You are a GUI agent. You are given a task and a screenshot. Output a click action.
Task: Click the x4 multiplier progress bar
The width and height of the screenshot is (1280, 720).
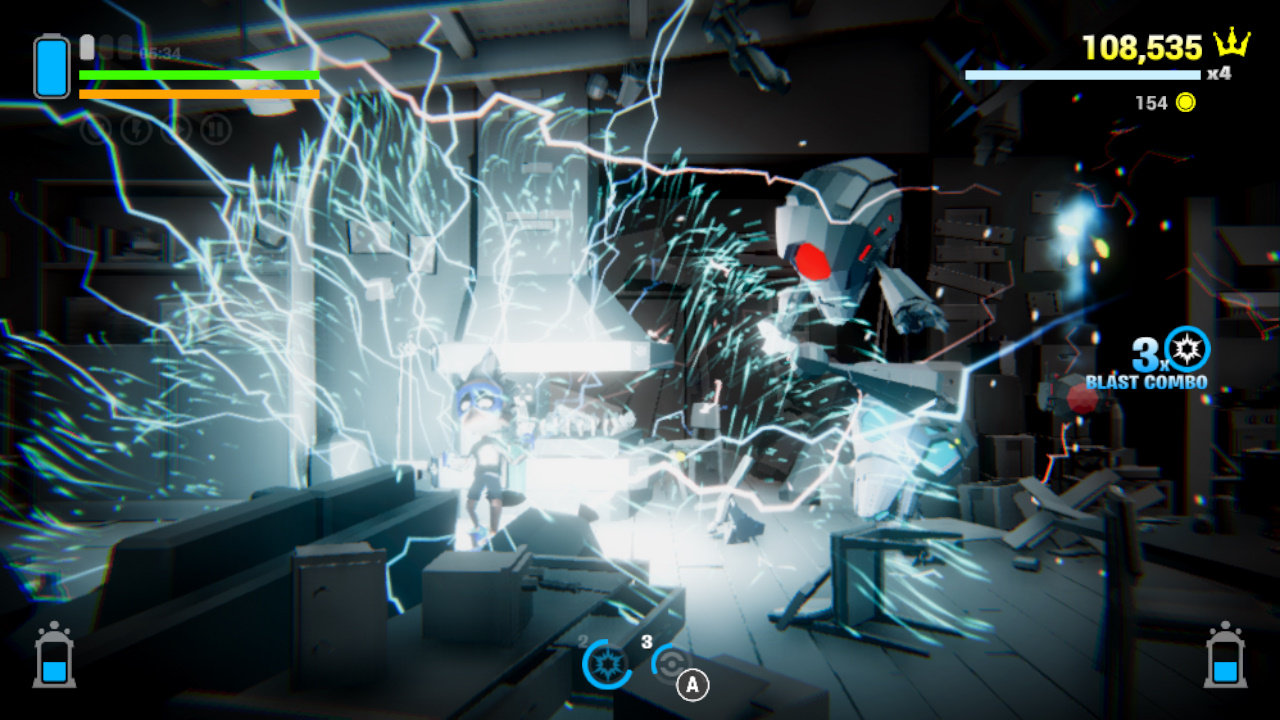tap(1083, 74)
